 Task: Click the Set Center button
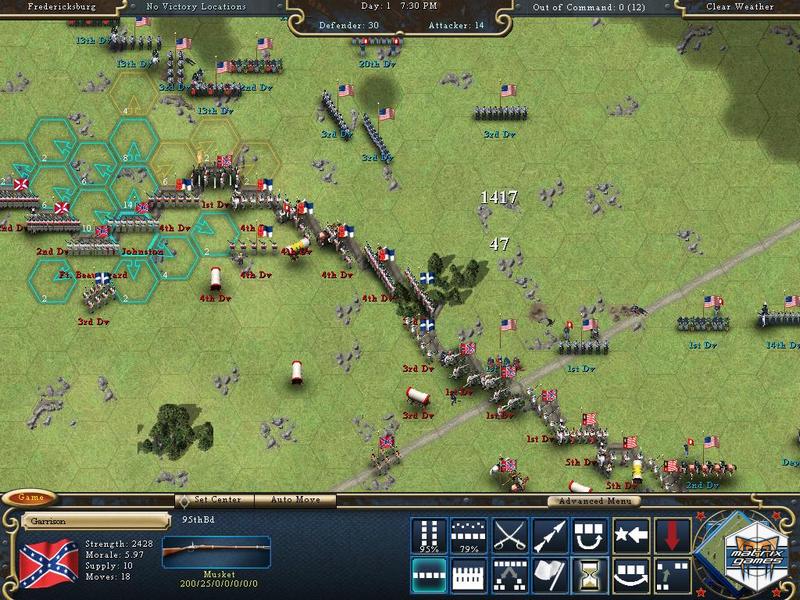click(x=216, y=500)
